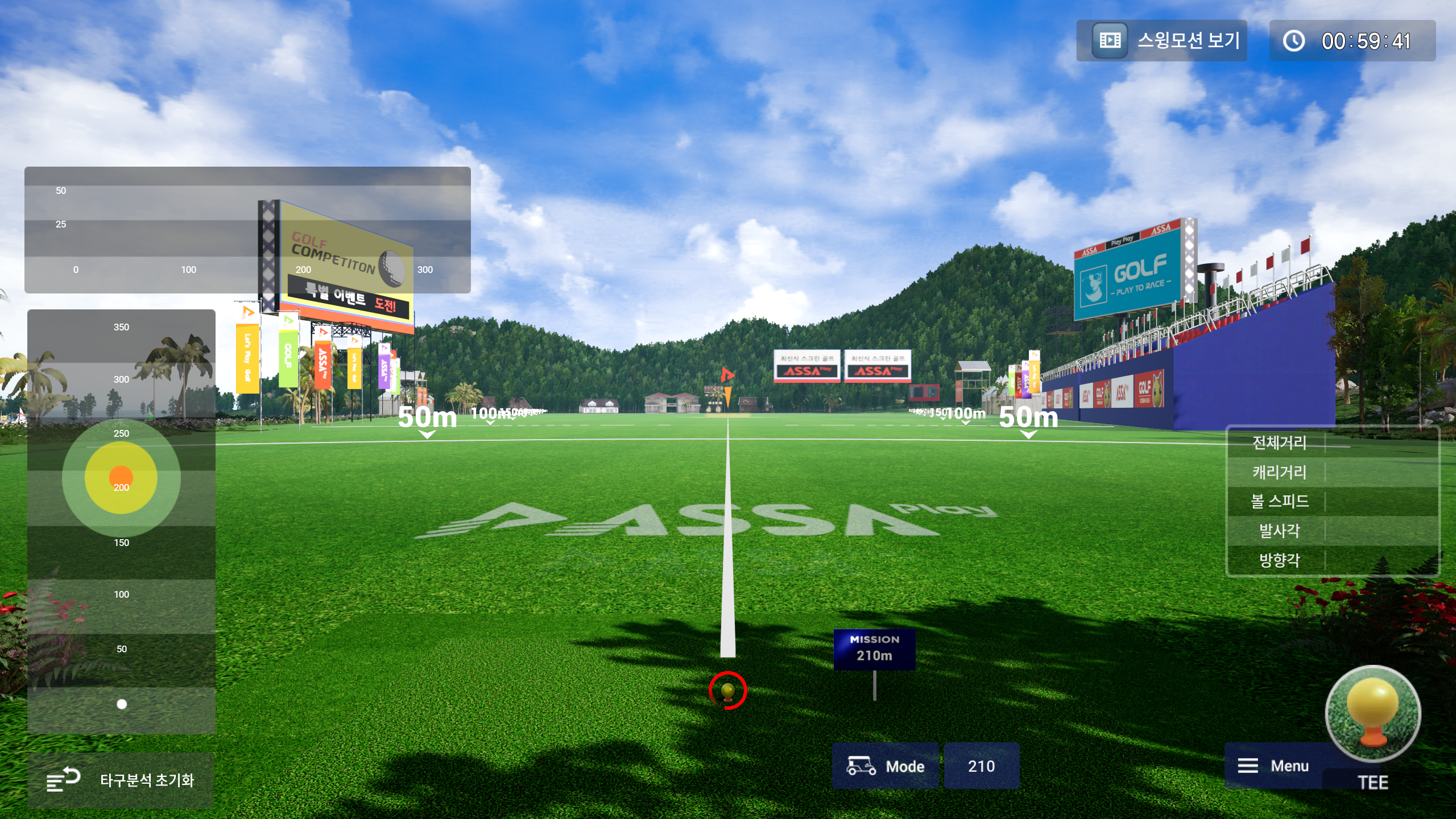Select the TEE ball placement icon

(x=1372, y=717)
